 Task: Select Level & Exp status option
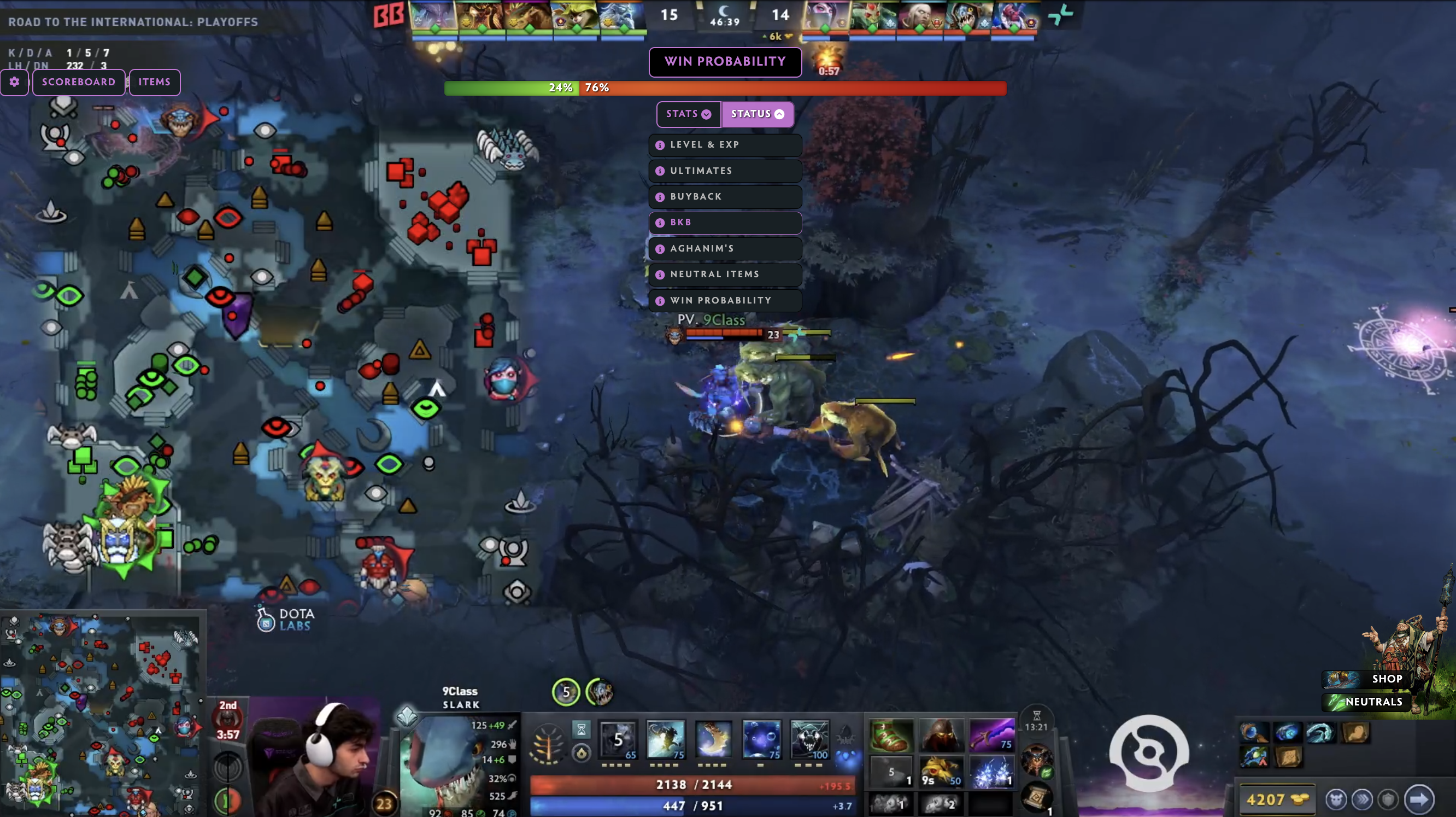[x=725, y=145]
